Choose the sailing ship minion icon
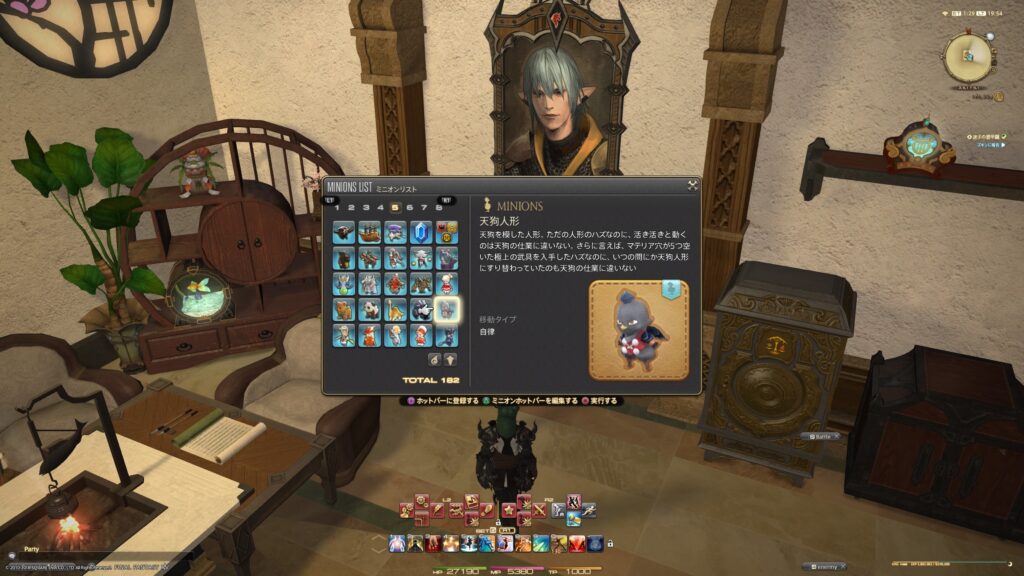 pos(370,233)
